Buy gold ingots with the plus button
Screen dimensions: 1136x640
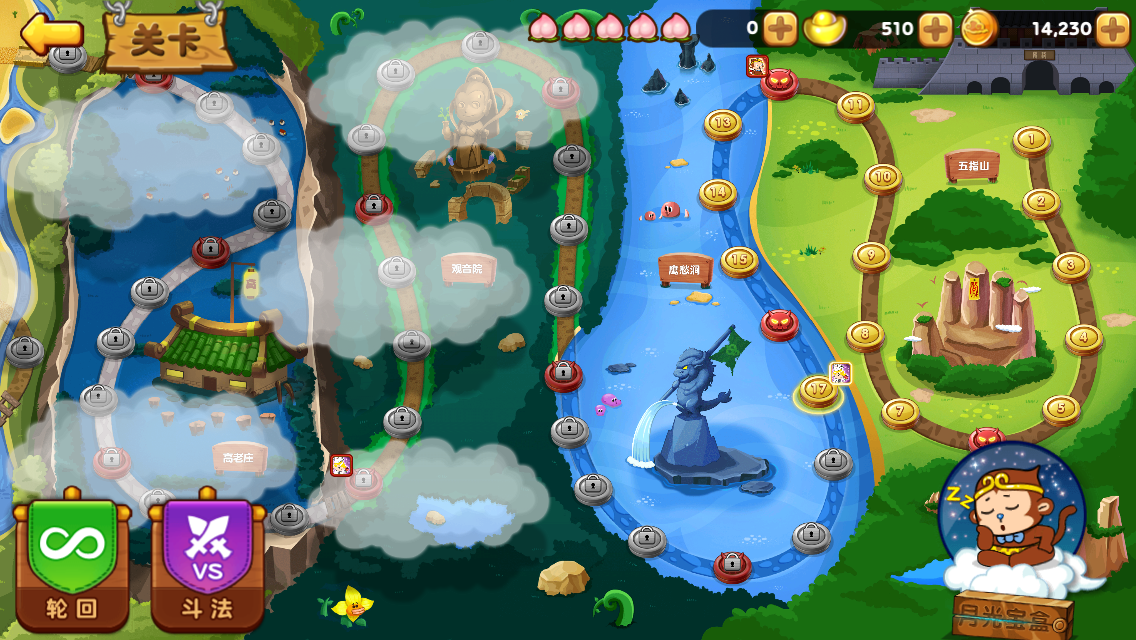pyautogui.click(x=935, y=29)
